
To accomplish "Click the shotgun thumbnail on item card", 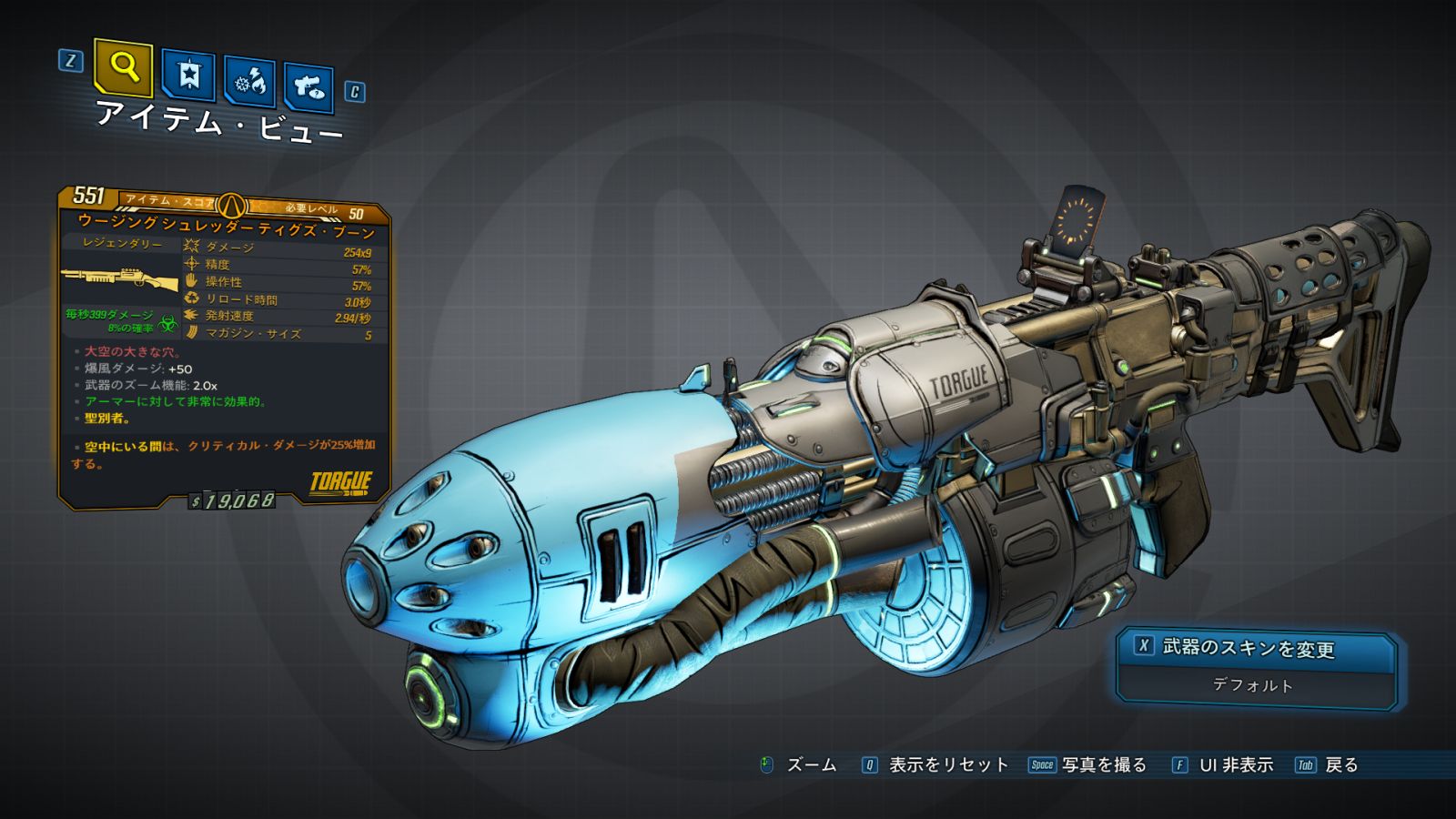I will 120,278.
